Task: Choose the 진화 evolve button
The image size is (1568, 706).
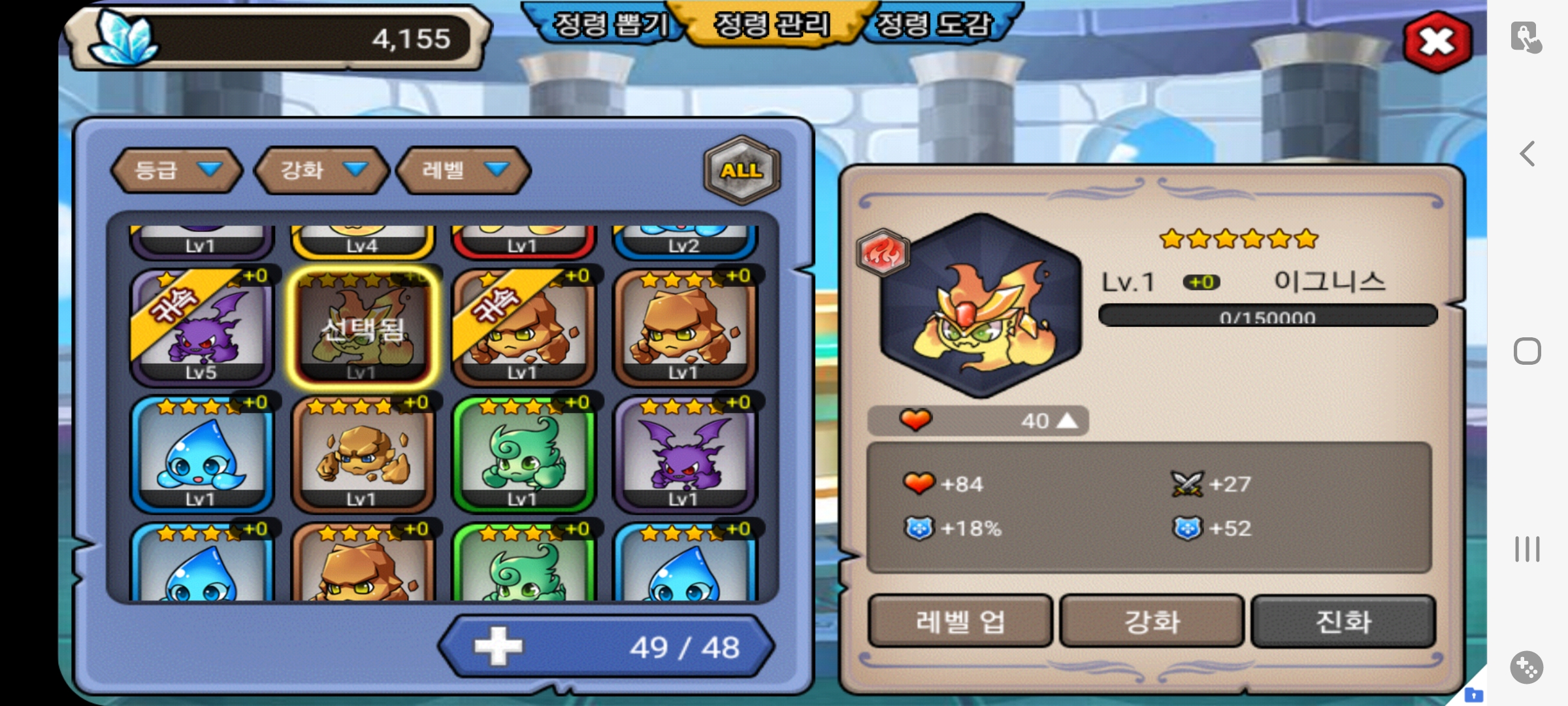Action: (x=1343, y=621)
